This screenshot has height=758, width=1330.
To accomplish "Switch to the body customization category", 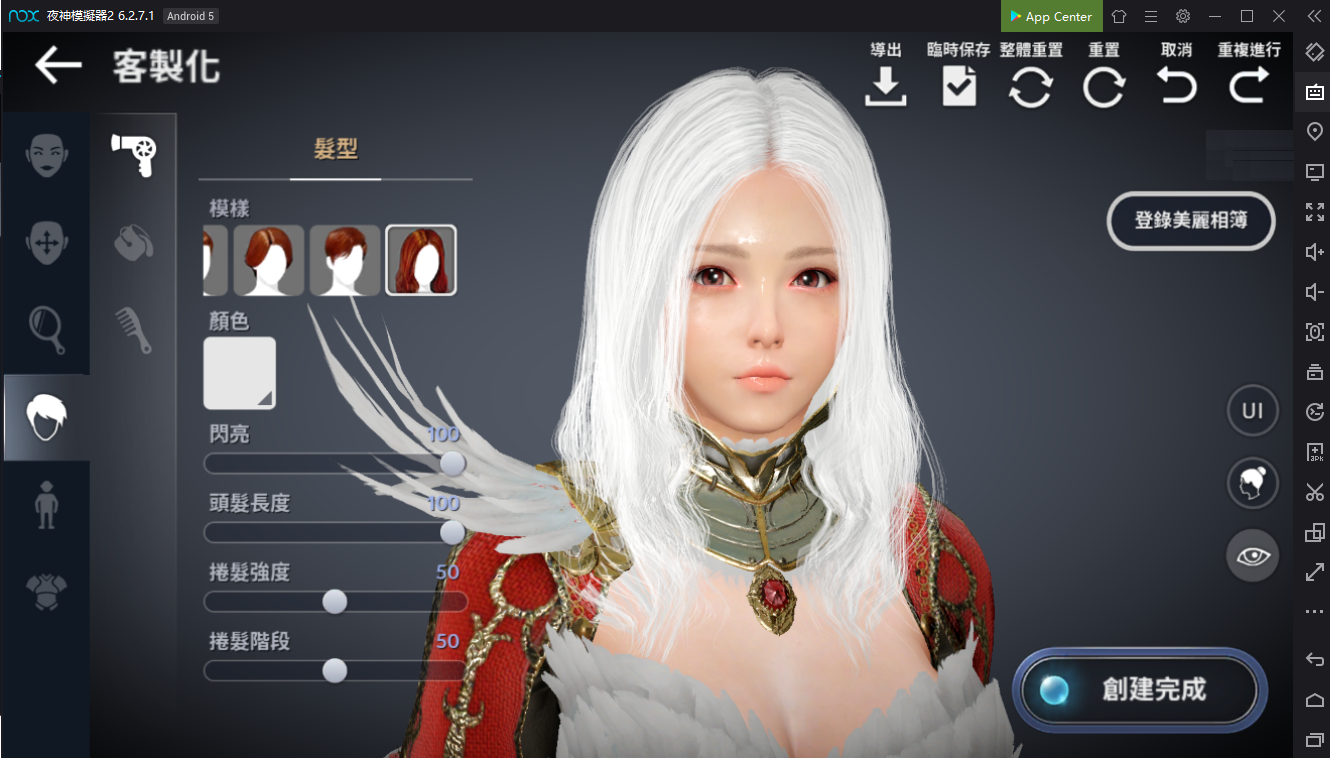I will [45, 503].
